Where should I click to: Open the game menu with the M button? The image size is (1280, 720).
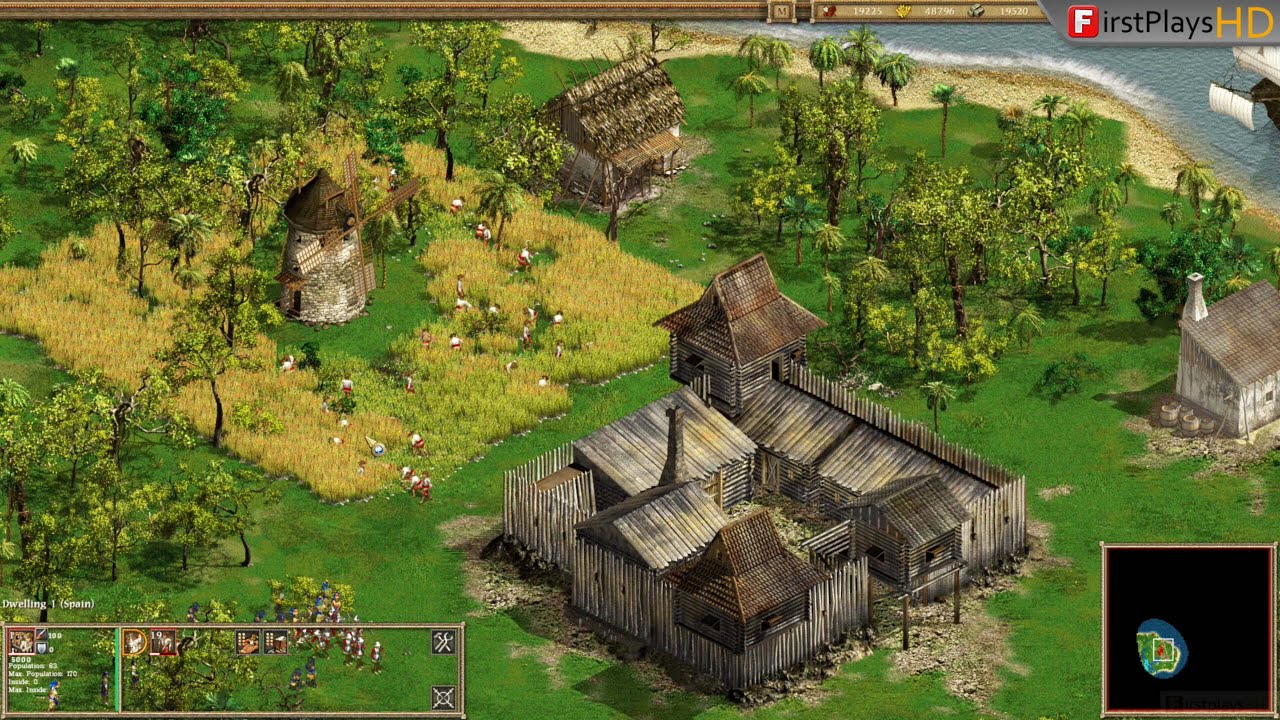tap(782, 11)
